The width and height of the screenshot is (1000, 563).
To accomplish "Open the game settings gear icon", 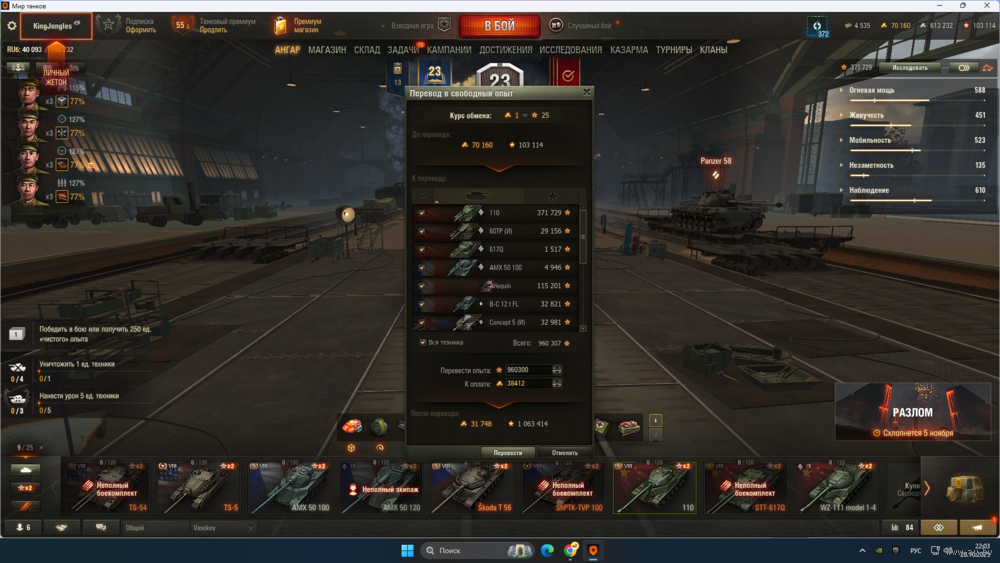I will [x=12, y=25].
